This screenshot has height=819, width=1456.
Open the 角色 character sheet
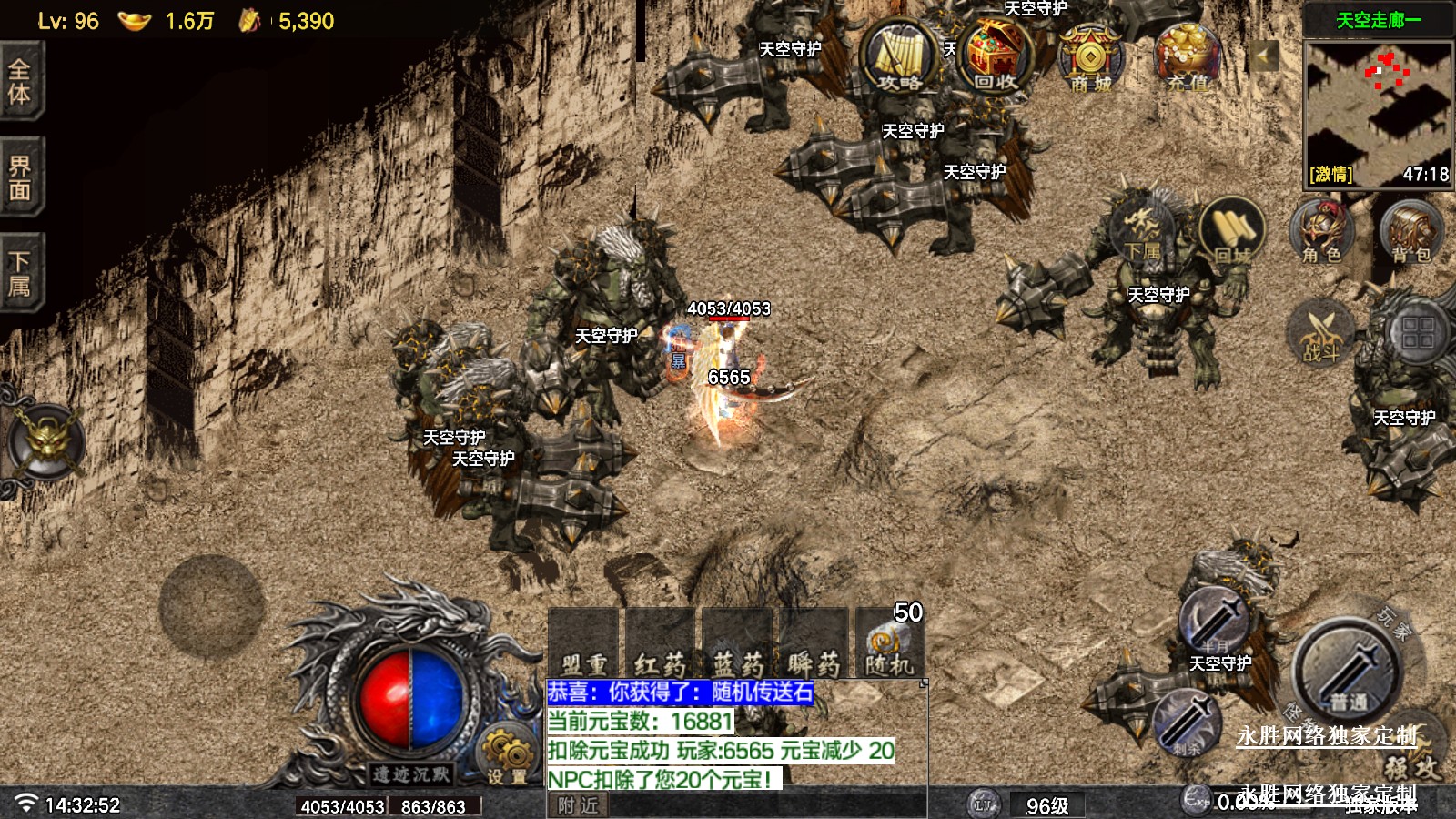(1321, 232)
